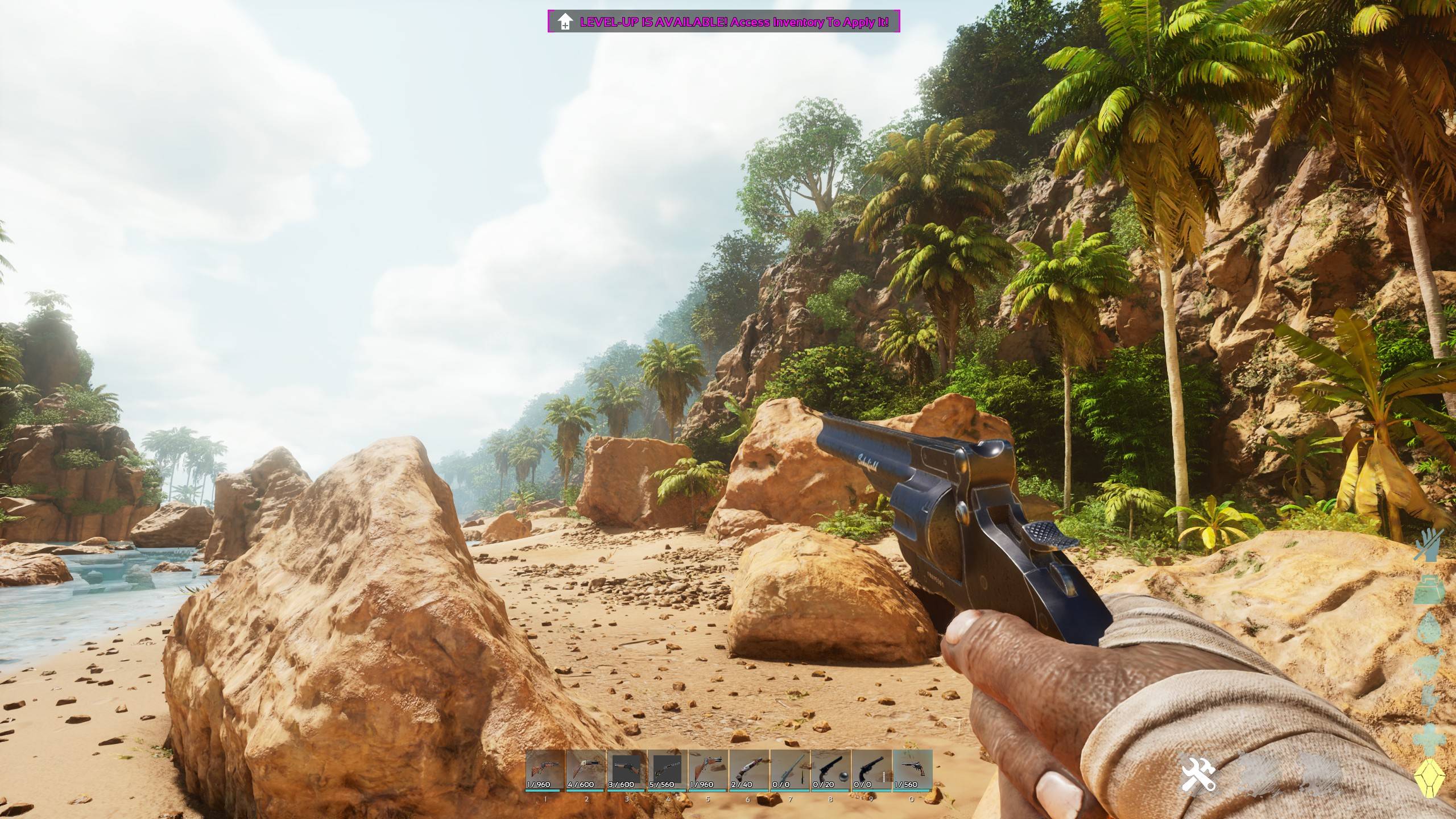Screen dimensions: 1456x819
Task: Select the weapon showing 5 / 560 ammo
Action: [x=668, y=770]
